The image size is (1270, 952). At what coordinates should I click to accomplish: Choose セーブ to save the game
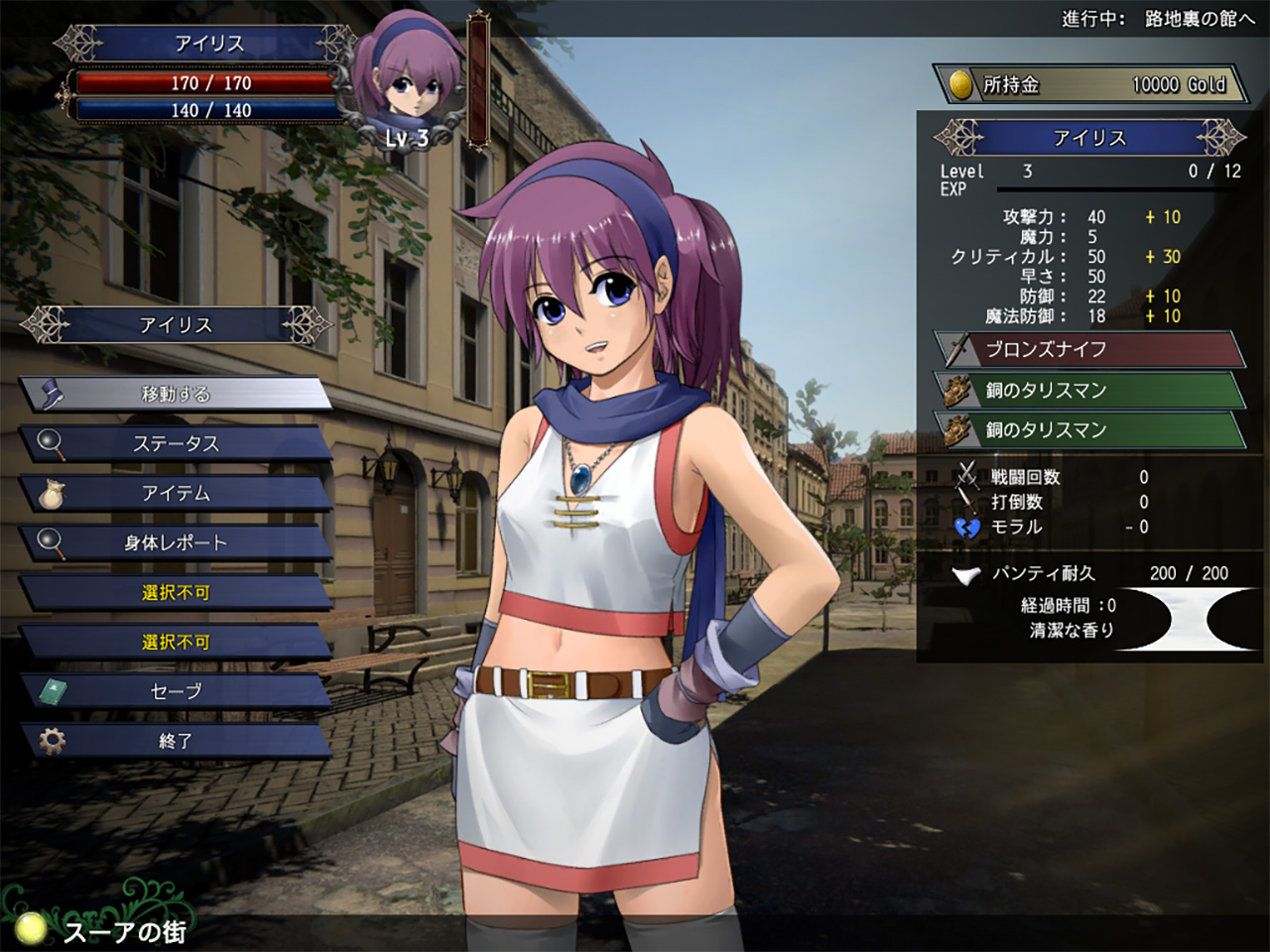pos(176,691)
